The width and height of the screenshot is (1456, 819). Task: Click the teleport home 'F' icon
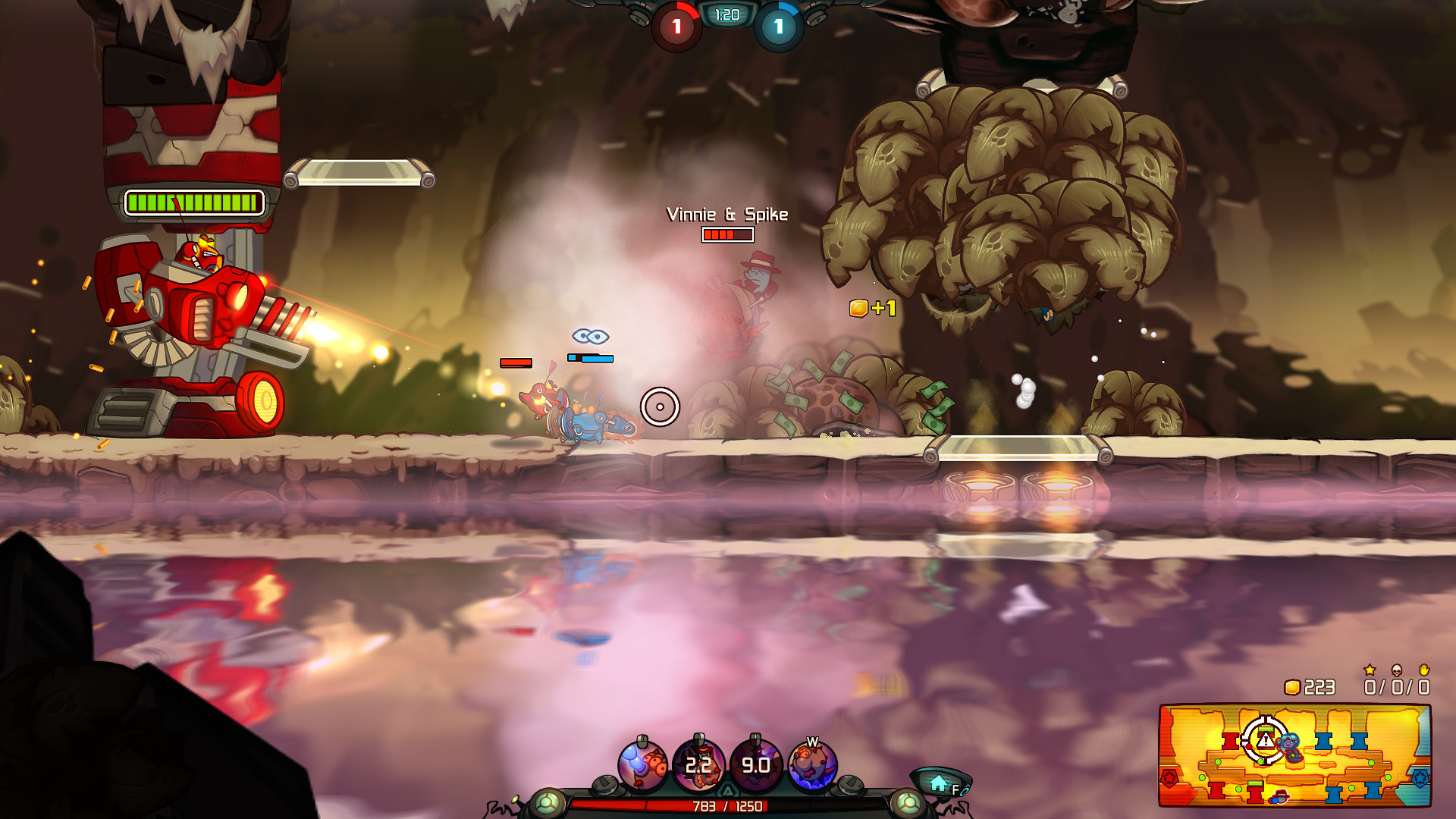coord(938,783)
